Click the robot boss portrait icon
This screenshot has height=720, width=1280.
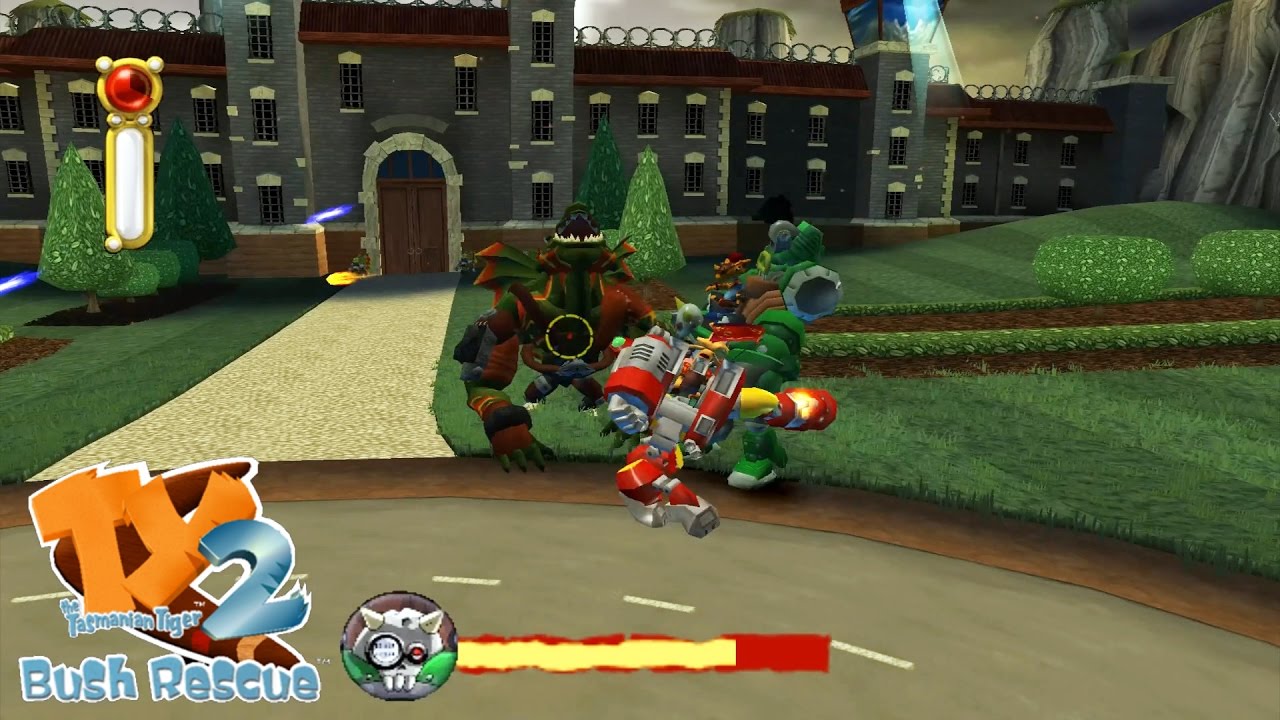click(399, 646)
